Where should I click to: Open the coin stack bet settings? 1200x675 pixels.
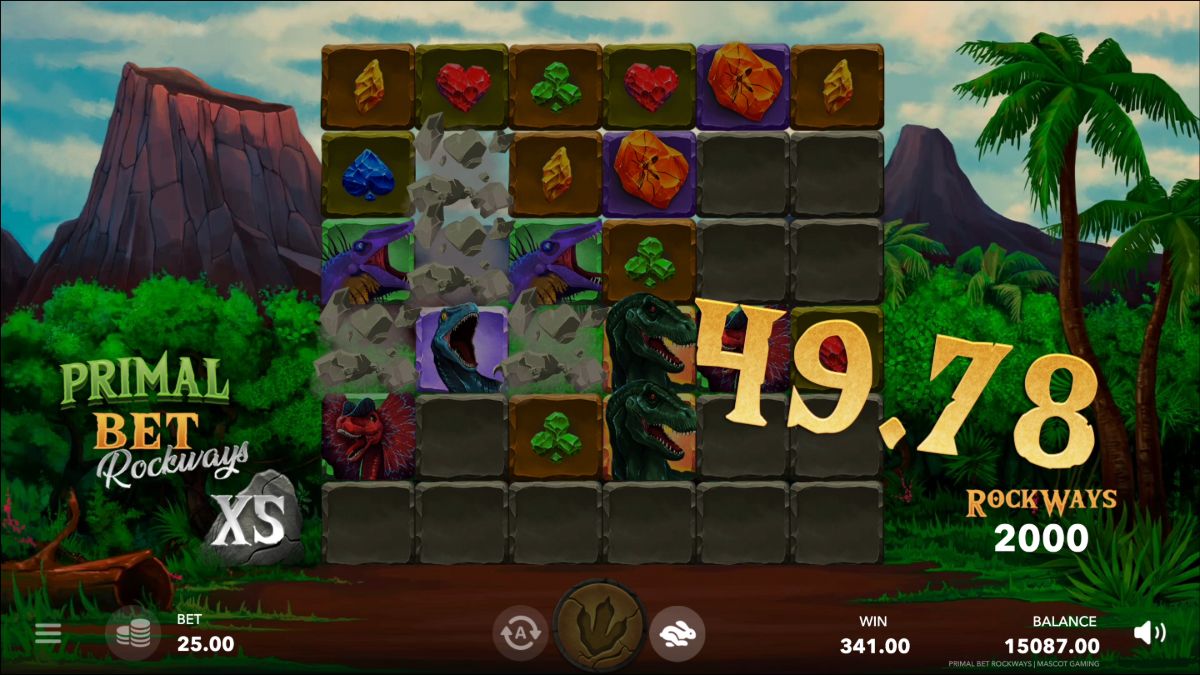point(133,633)
